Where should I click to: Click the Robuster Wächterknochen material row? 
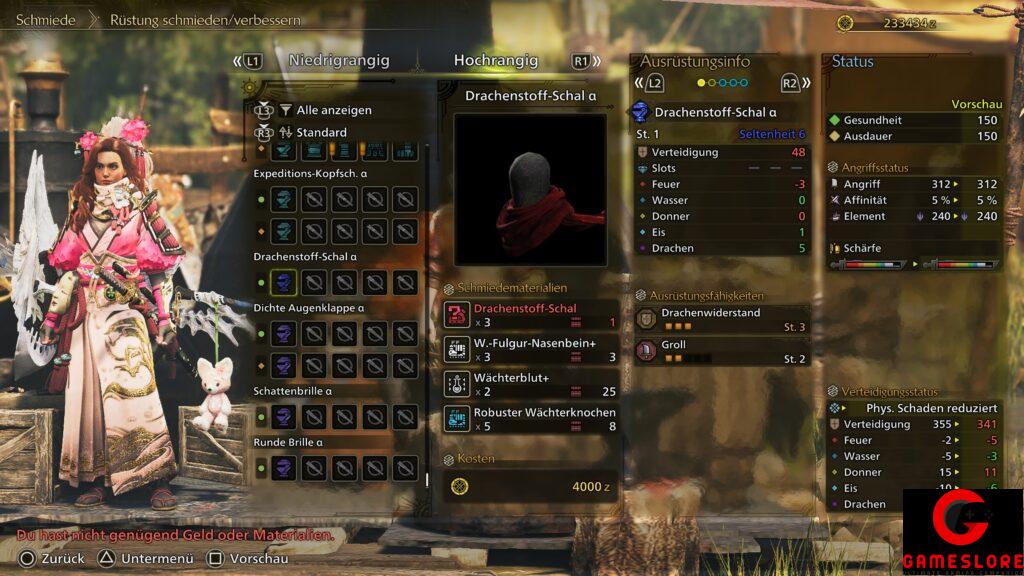[531, 419]
